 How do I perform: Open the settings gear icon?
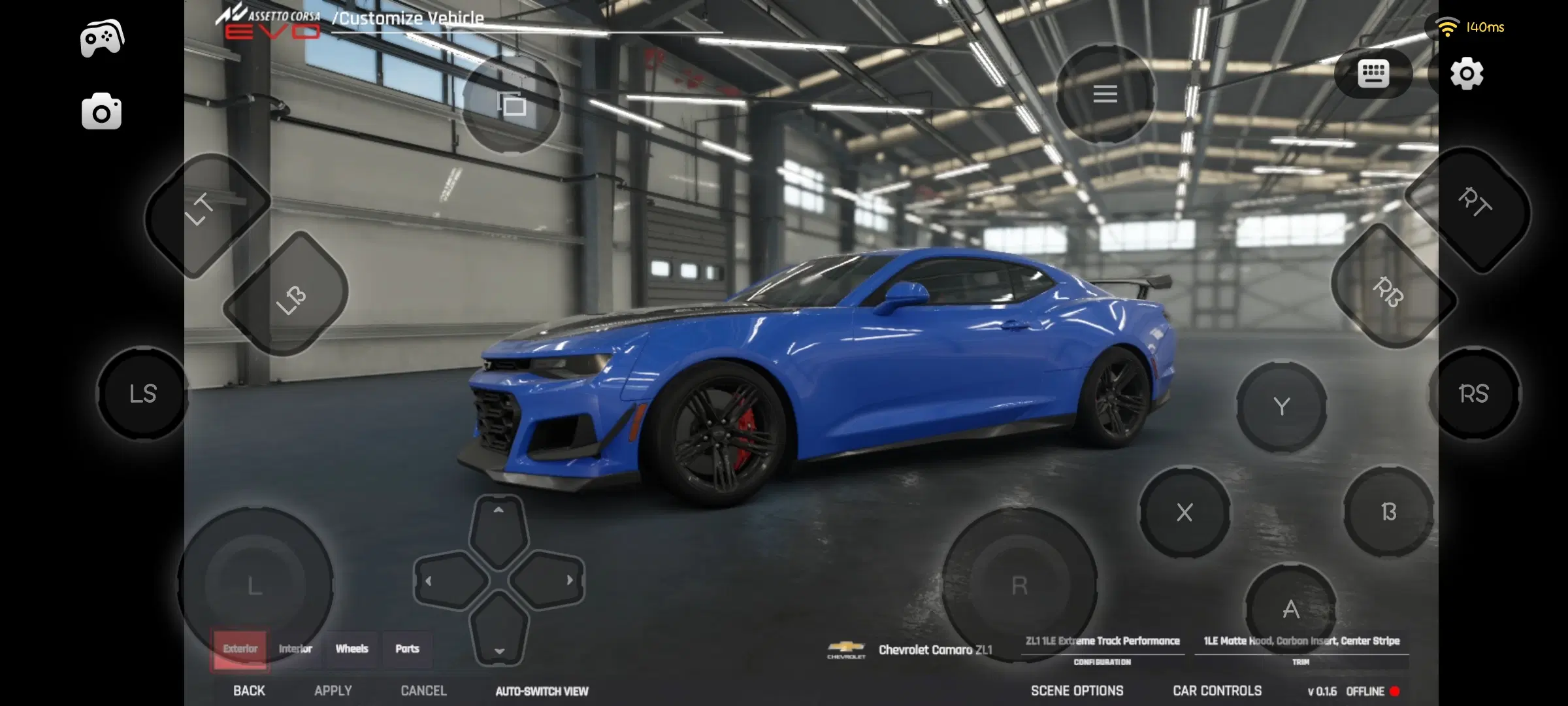coord(1467,75)
